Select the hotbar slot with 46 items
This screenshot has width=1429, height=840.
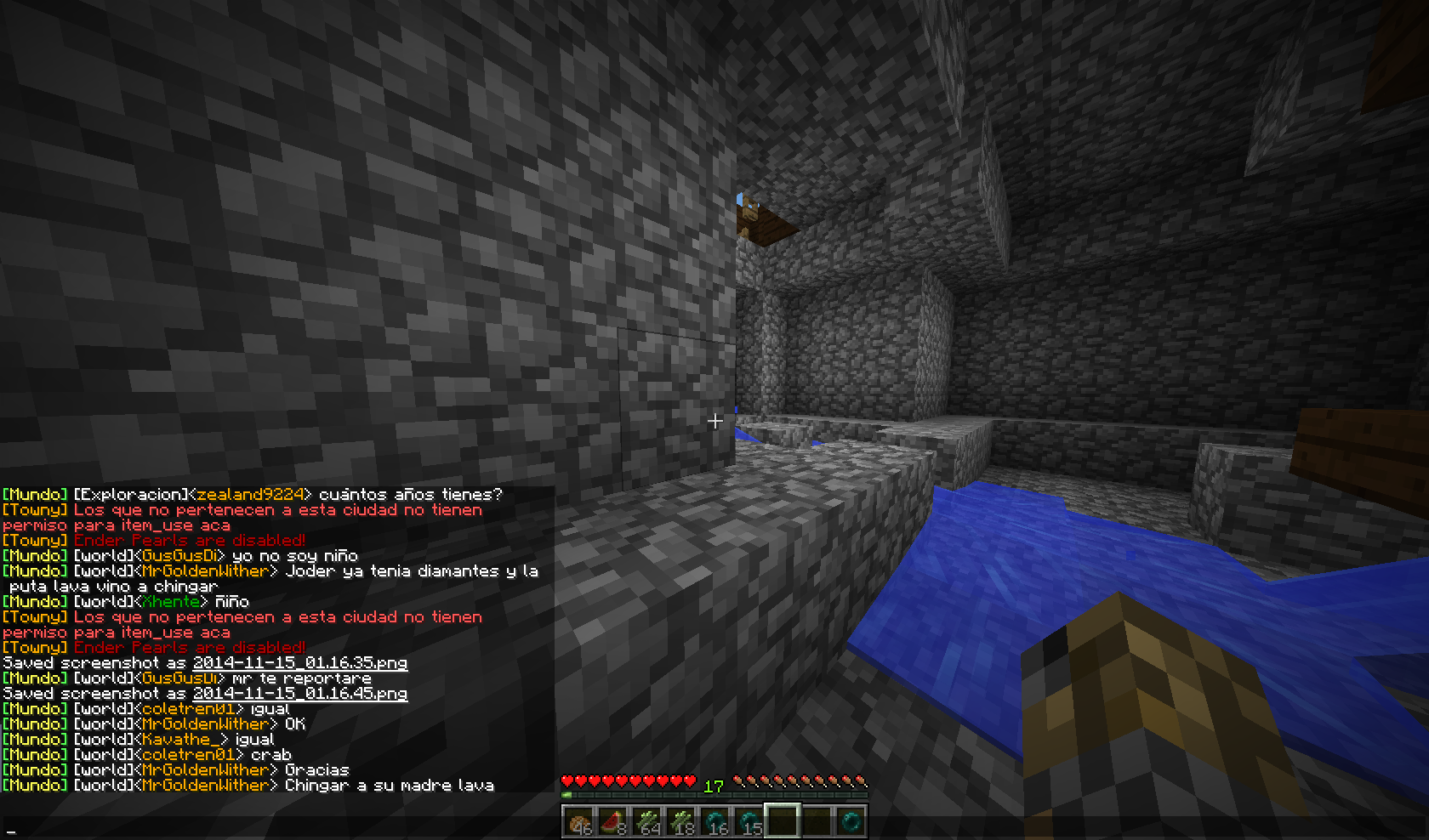click(578, 821)
